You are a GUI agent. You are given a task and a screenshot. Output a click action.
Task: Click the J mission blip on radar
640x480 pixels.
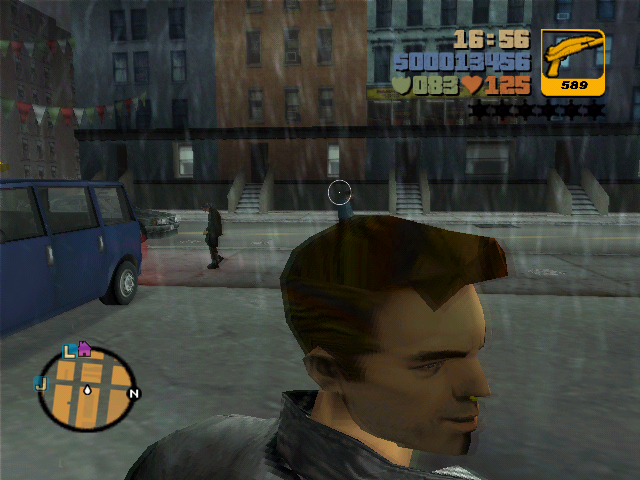[40, 382]
